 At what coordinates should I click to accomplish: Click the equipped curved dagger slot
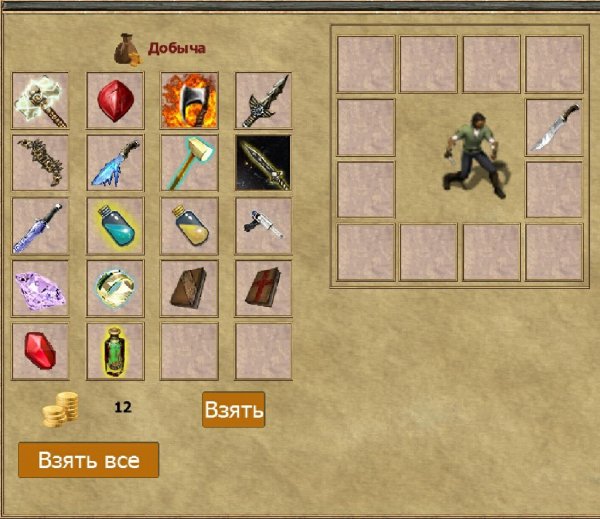tap(554, 127)
